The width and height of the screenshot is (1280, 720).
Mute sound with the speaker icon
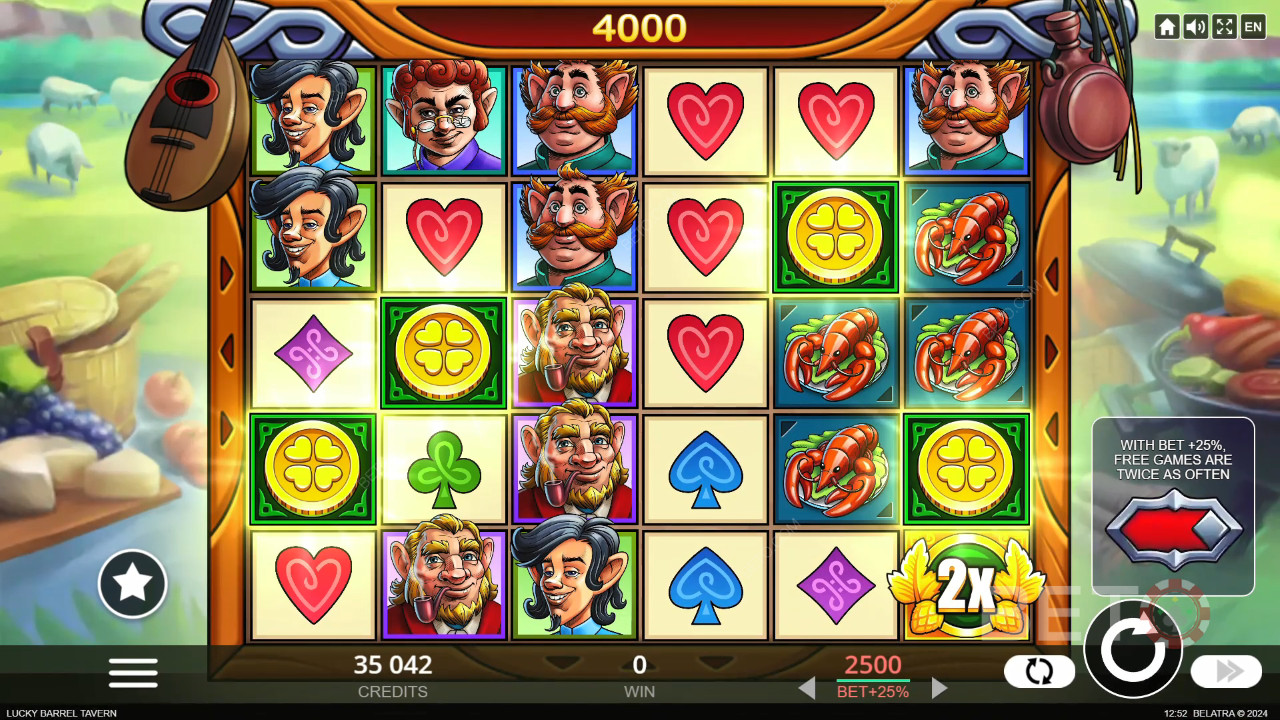tap(1195, 27)
